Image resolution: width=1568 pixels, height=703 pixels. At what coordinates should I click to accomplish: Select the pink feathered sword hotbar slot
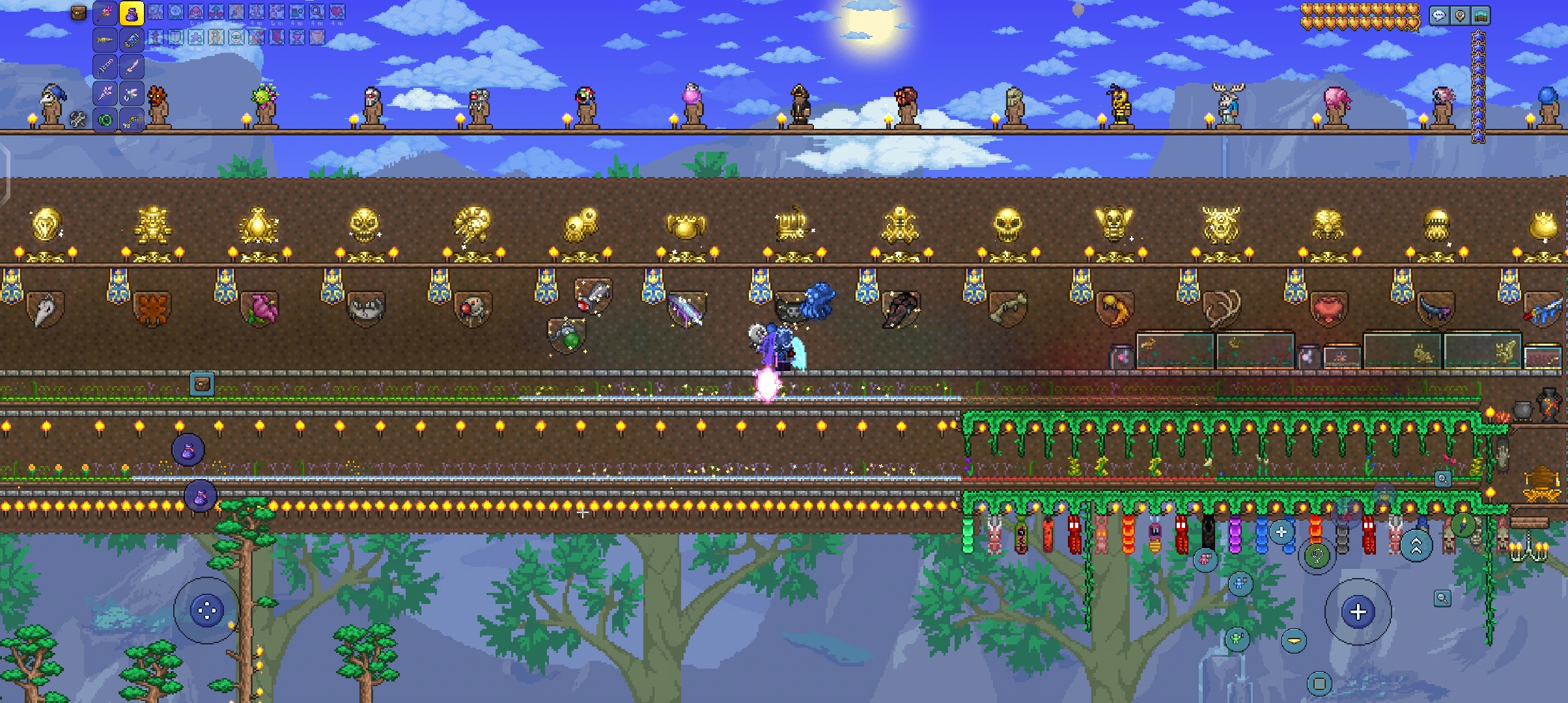click(x=132, y=66)
